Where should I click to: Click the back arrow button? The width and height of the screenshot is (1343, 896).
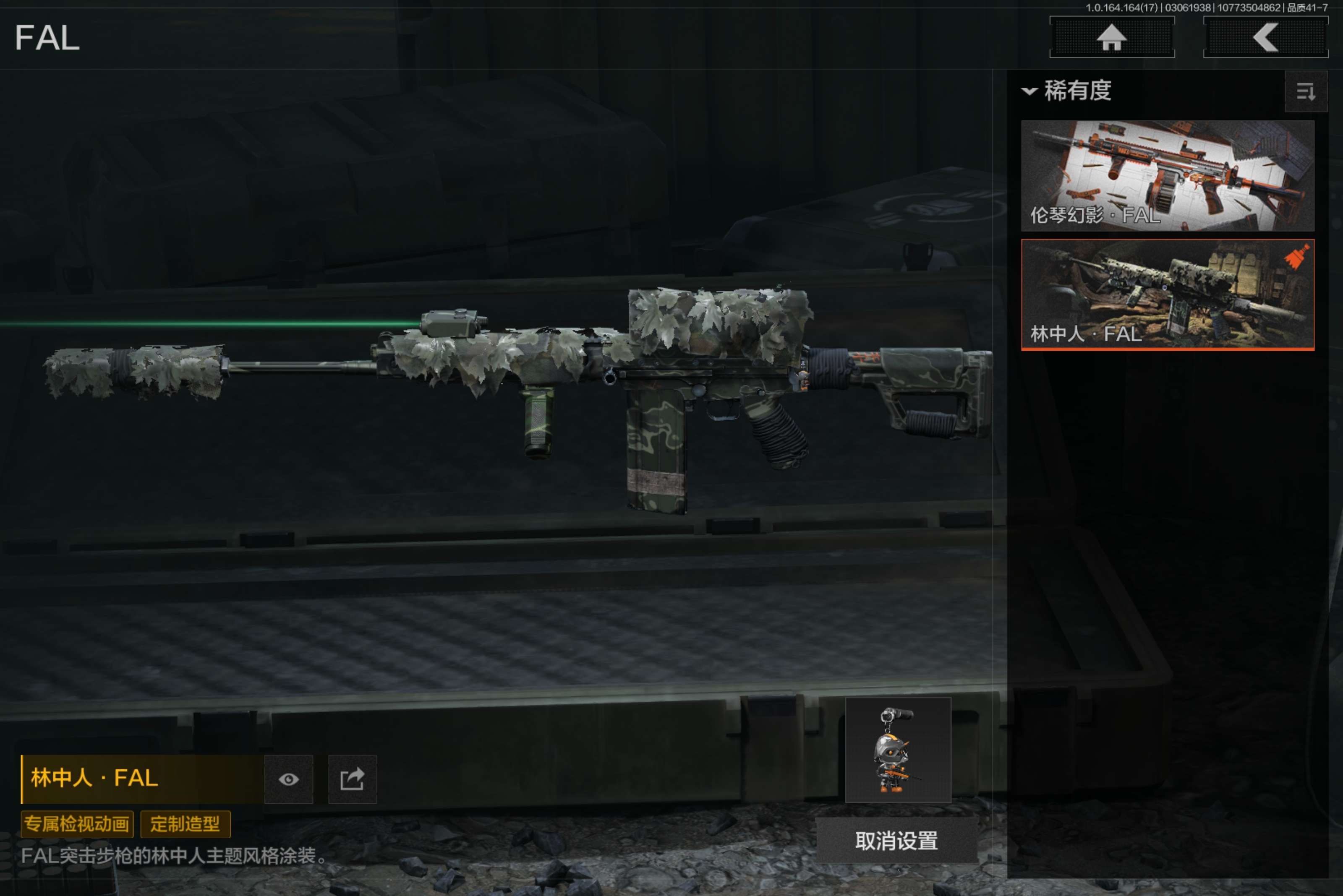pos(1265,38)
